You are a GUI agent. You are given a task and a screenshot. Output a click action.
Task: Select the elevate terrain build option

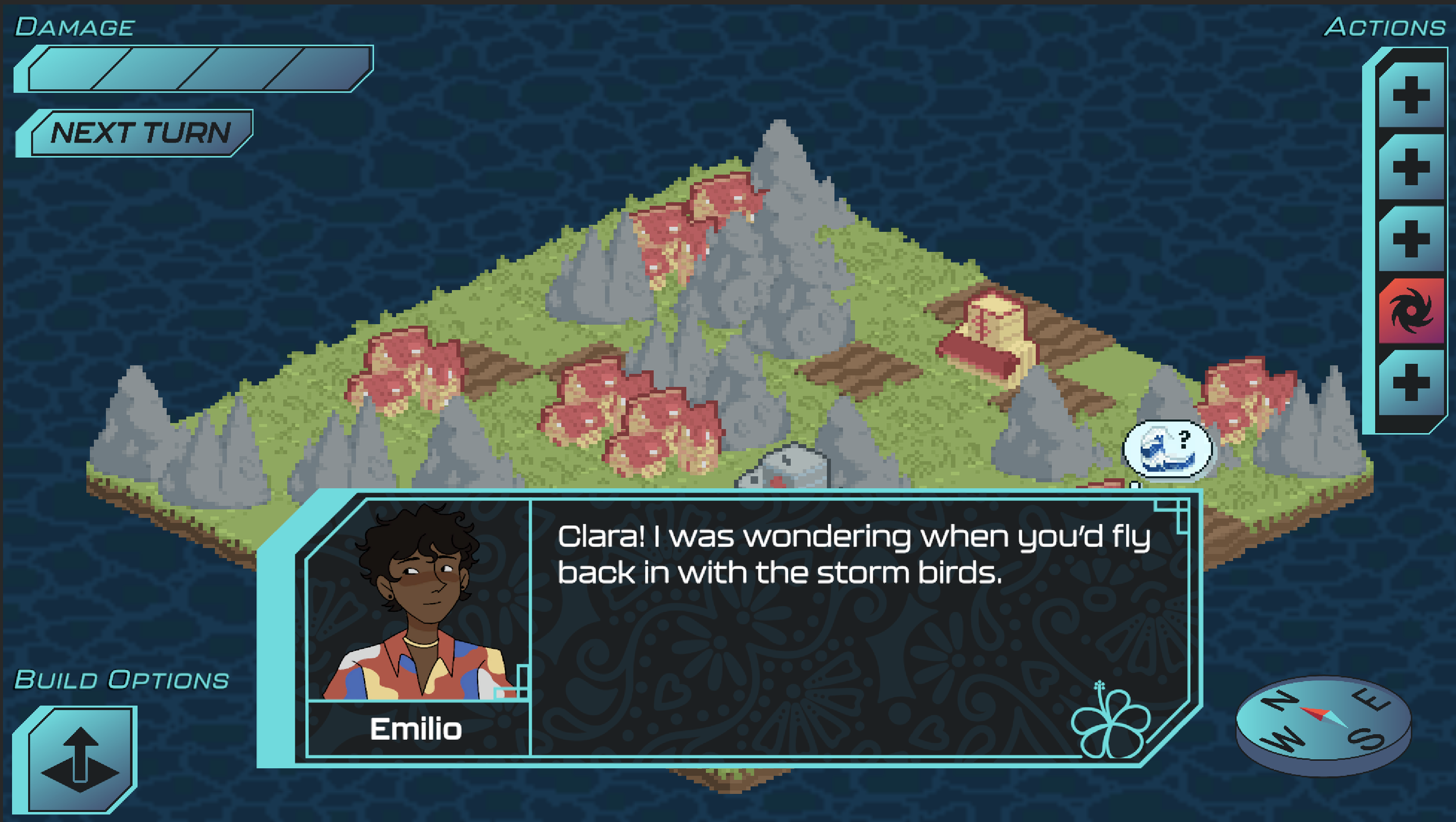(x=80, y=759)
